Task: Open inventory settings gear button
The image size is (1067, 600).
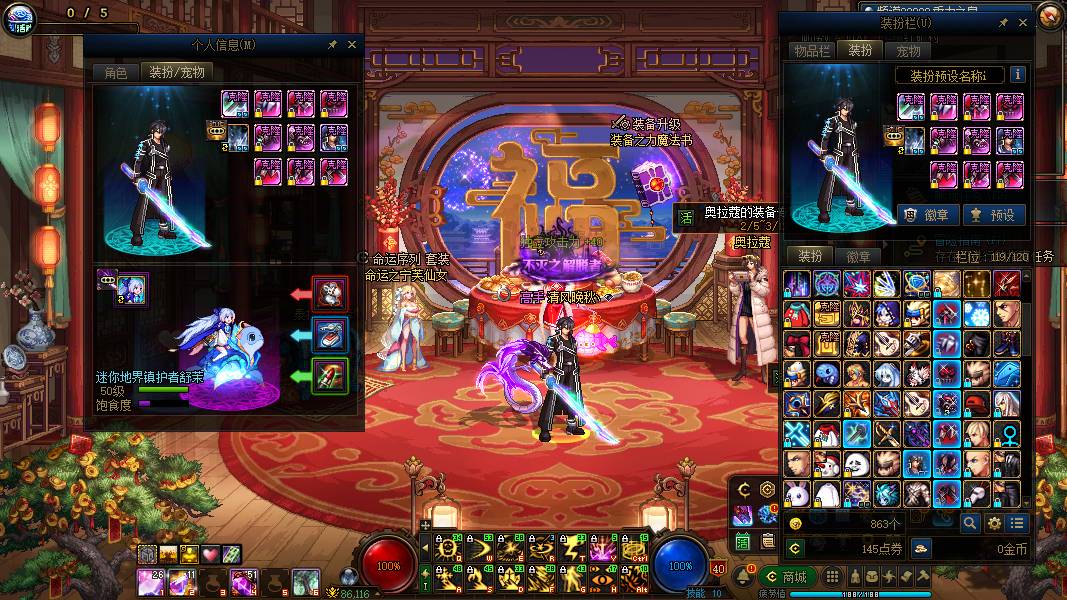Action: click(x=994, y=523)
